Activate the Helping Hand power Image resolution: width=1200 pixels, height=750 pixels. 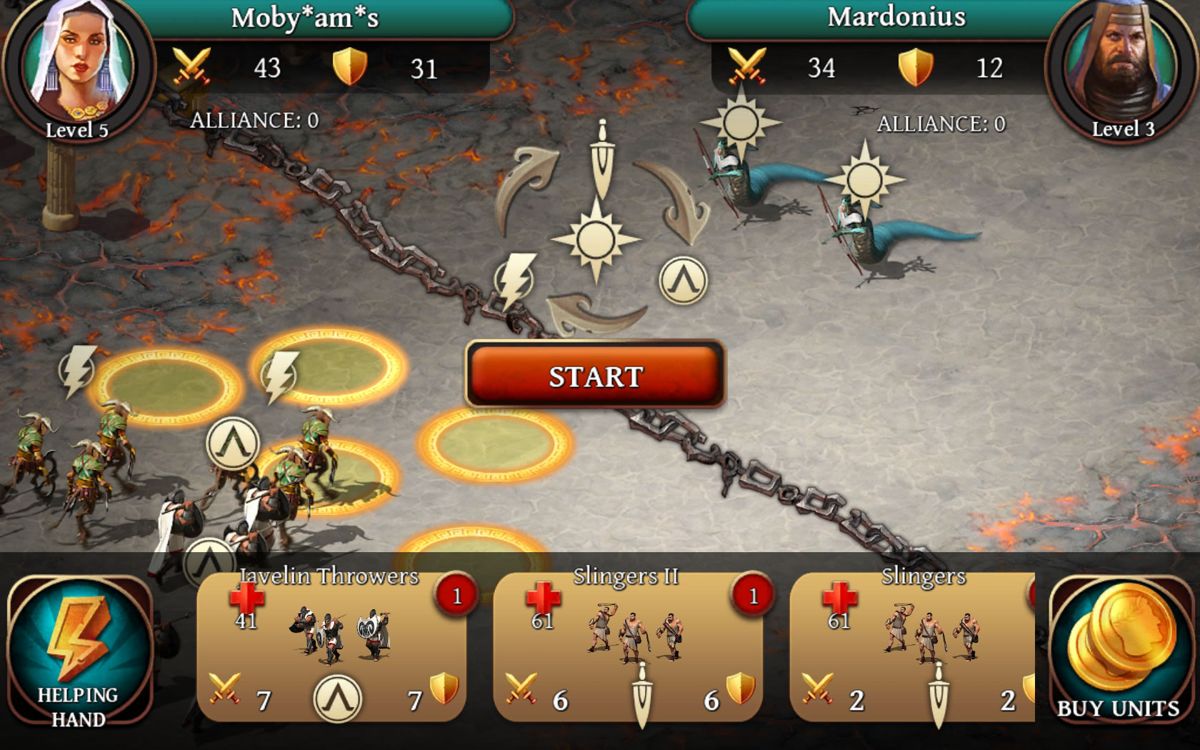click(78, 650)
